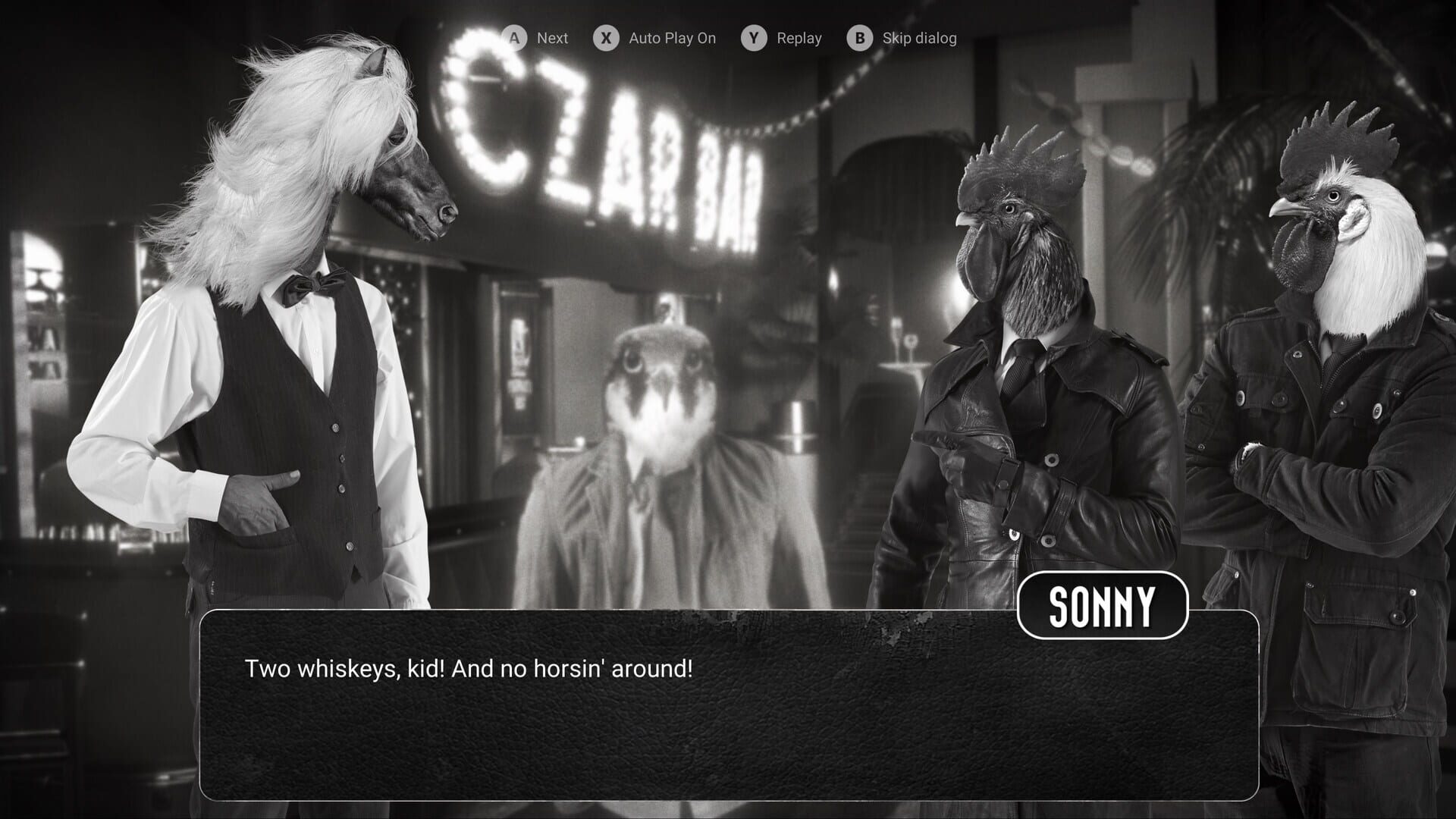Viewport: 1456px width, 819px height.
Task: Click the whiskey dialog text line
Action: point(469,670)
